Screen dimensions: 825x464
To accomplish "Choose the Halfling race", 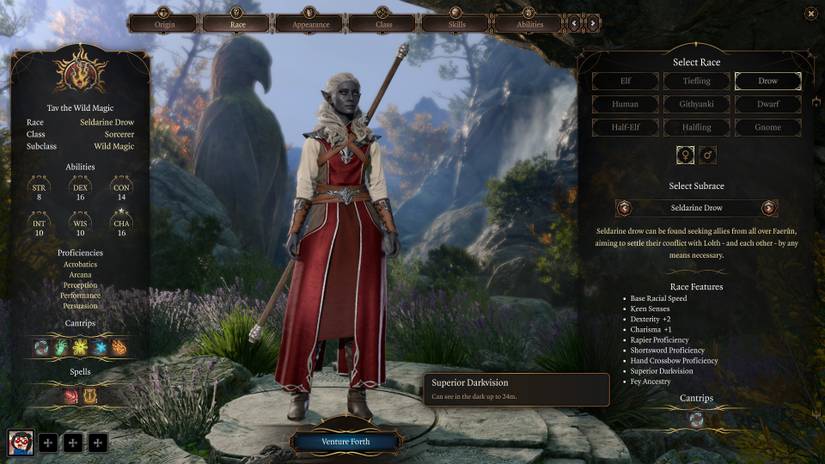I will (697, 127).
